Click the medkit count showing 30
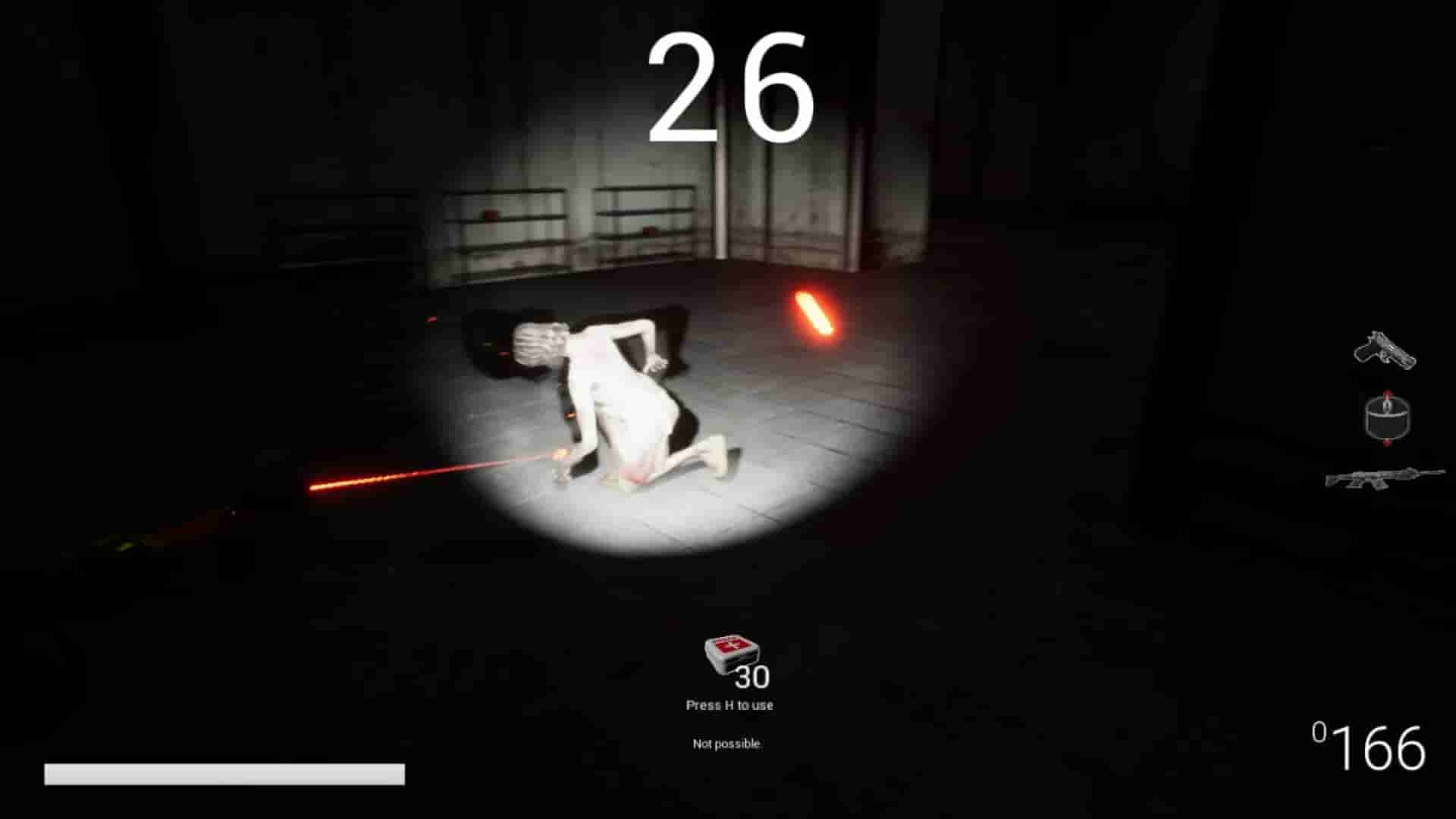 pyautogui.click(x=751, y=677)
